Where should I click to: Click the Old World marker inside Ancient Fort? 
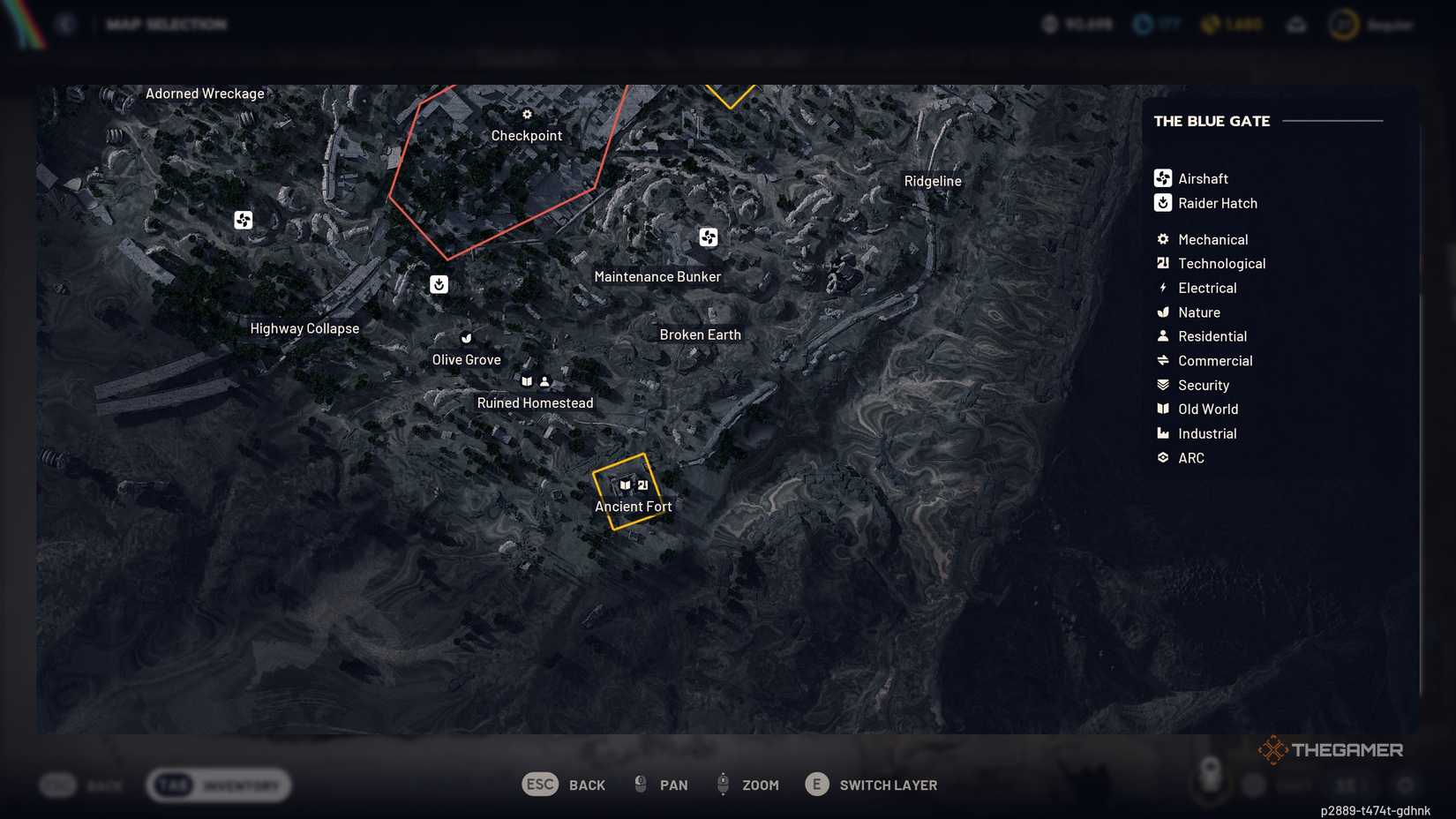pyautogui.click(x=623, y=485)
